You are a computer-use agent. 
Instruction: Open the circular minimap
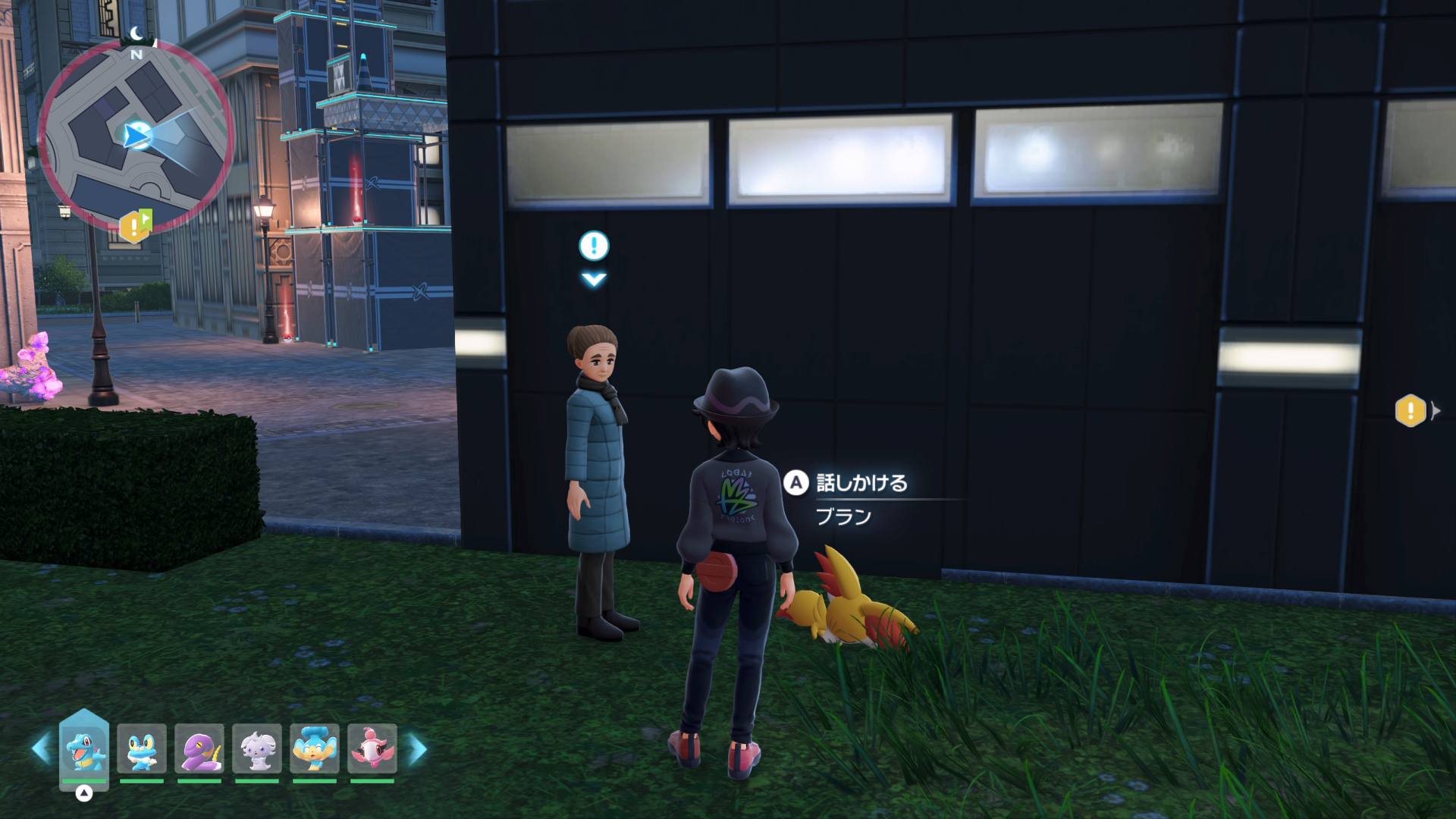(136, 136)
